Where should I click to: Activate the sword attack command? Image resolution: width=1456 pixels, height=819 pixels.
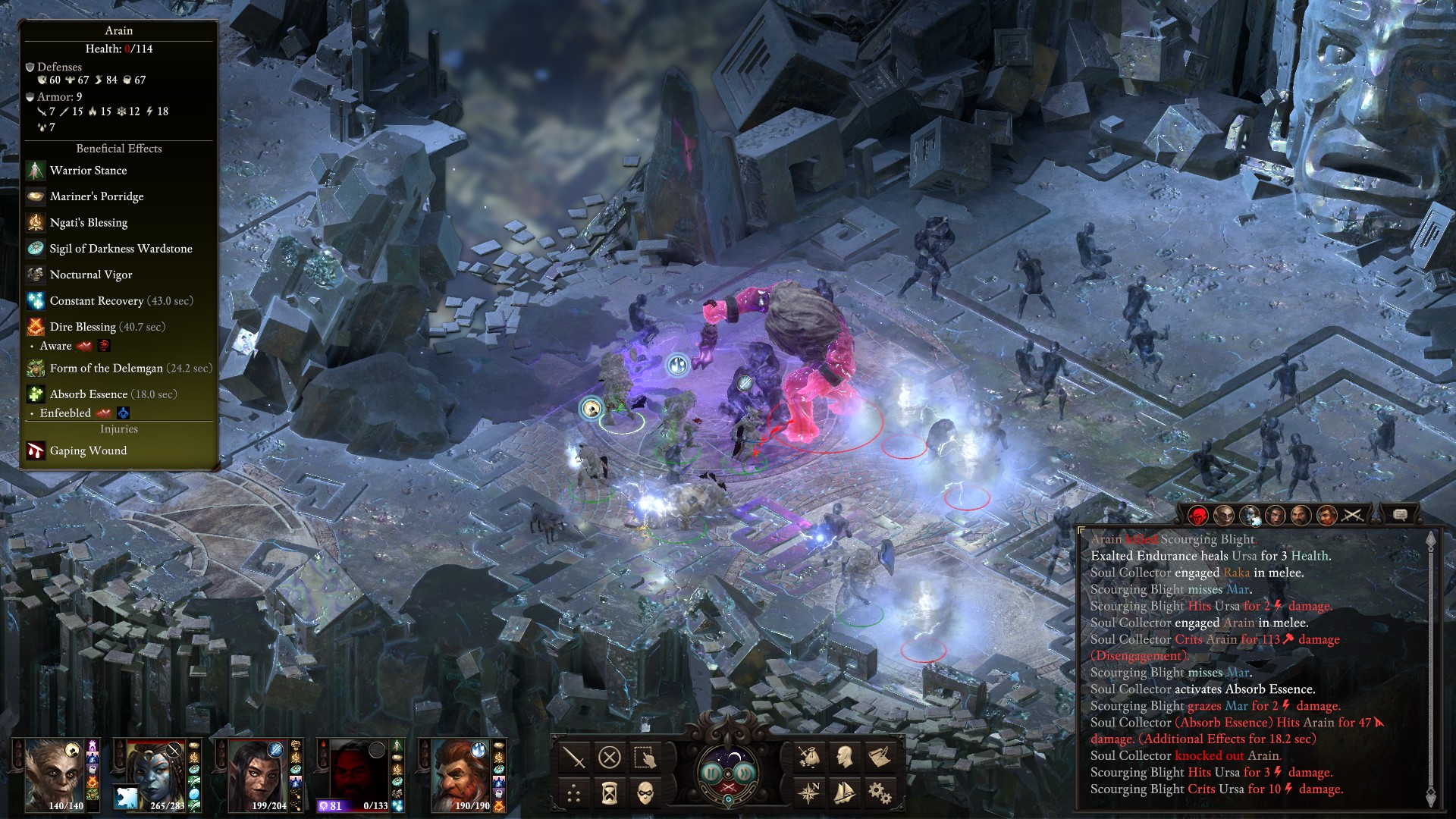coord(574,757)
